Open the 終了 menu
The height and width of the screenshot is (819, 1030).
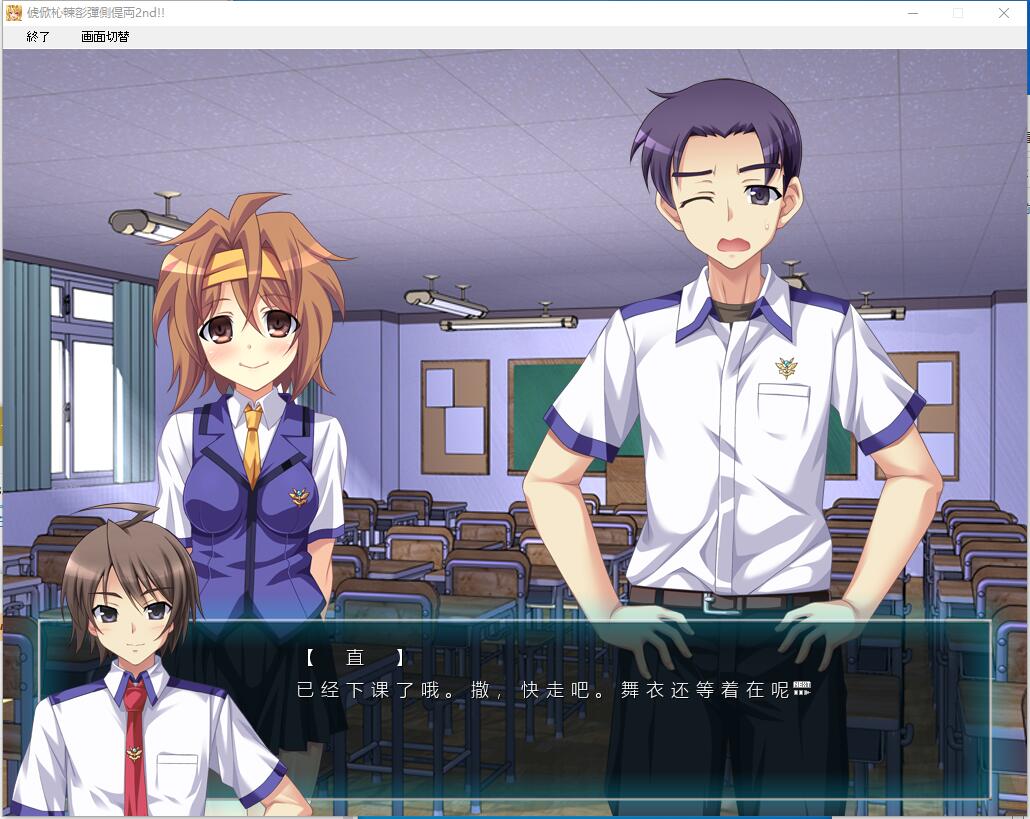[x=38, y=37]
